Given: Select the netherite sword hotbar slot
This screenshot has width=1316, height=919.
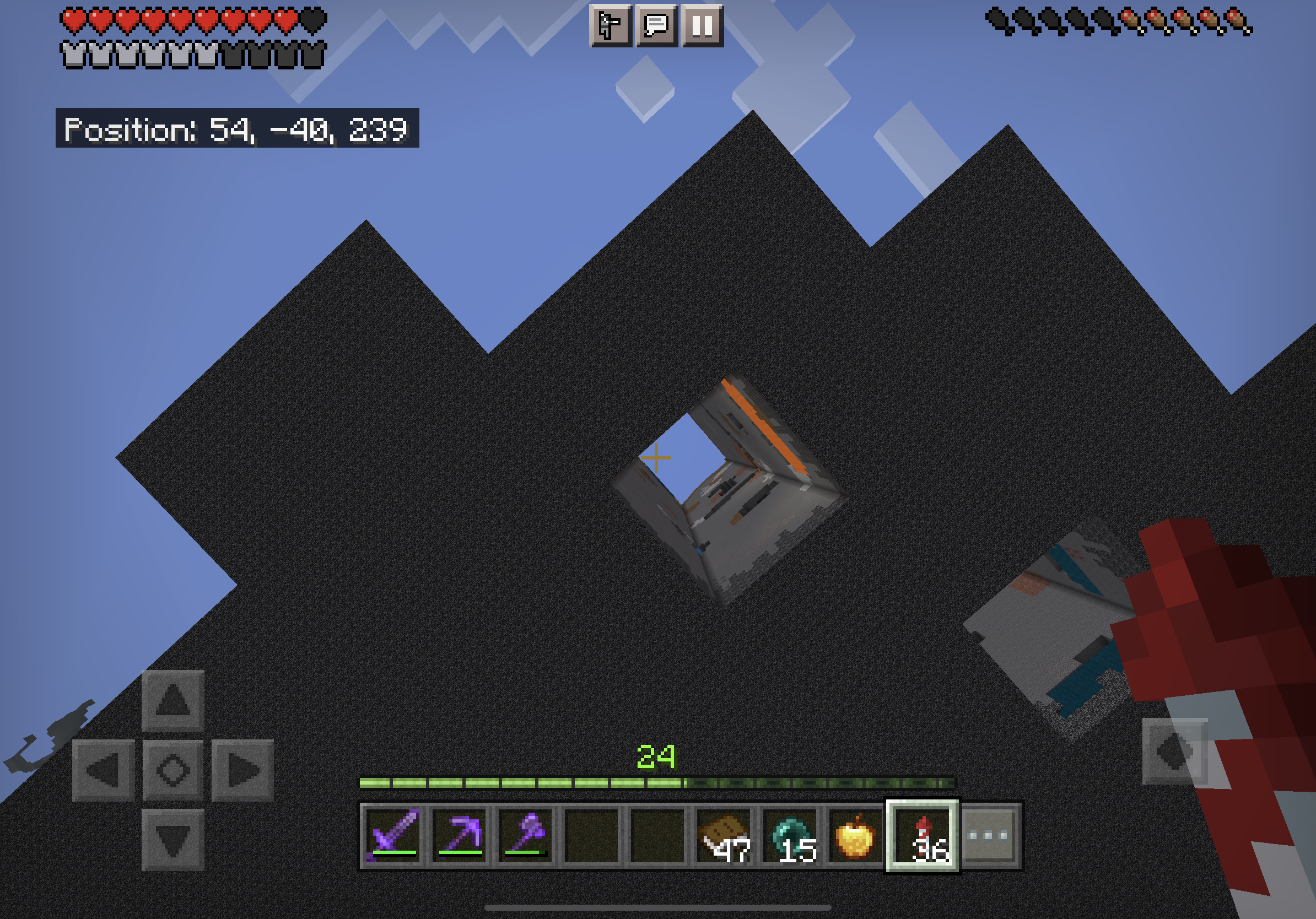Looking at the screenshot, I should click(x=395, y=835).
